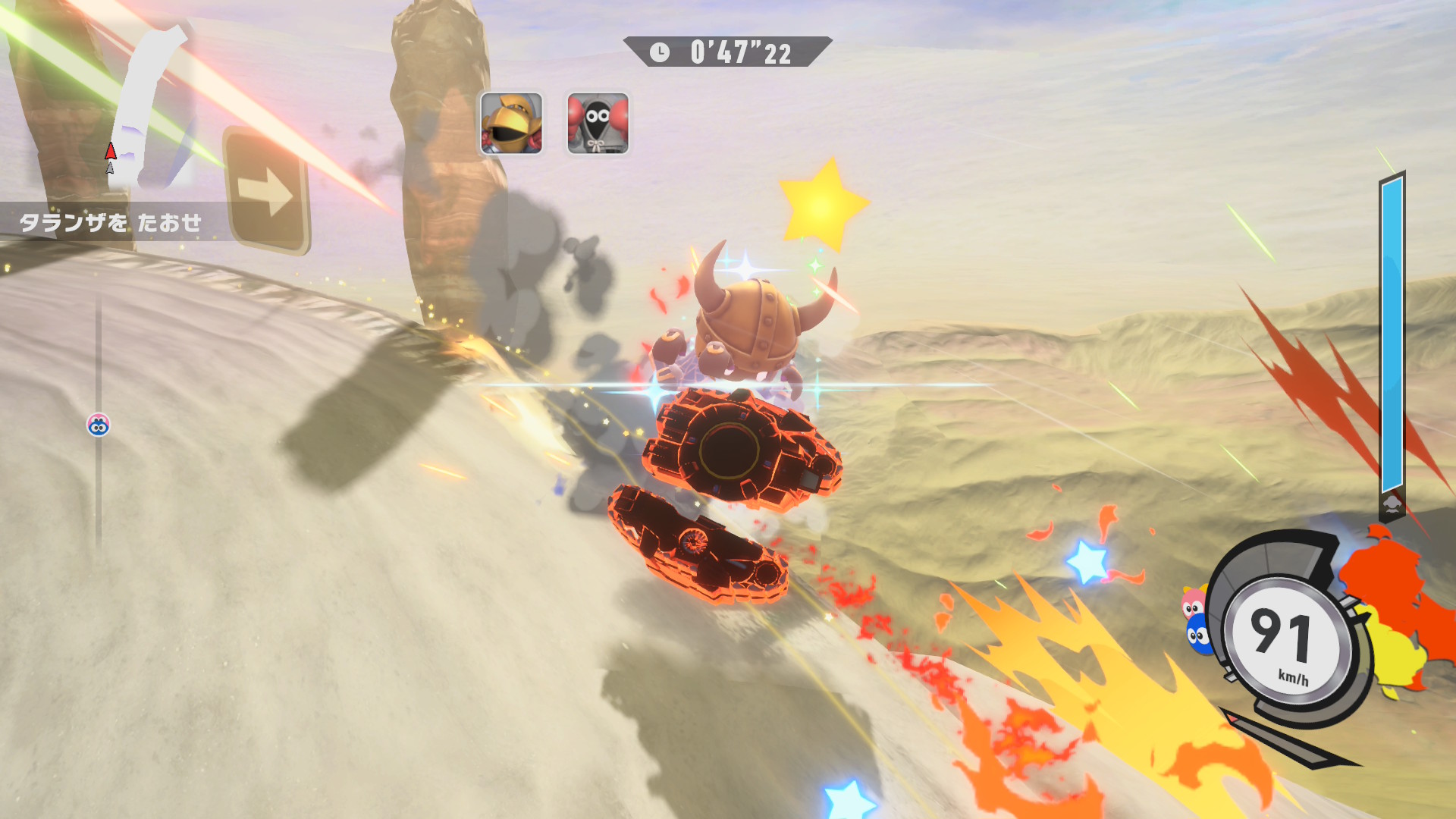Select the black boxing-glove character portrait

coord(598,123)
